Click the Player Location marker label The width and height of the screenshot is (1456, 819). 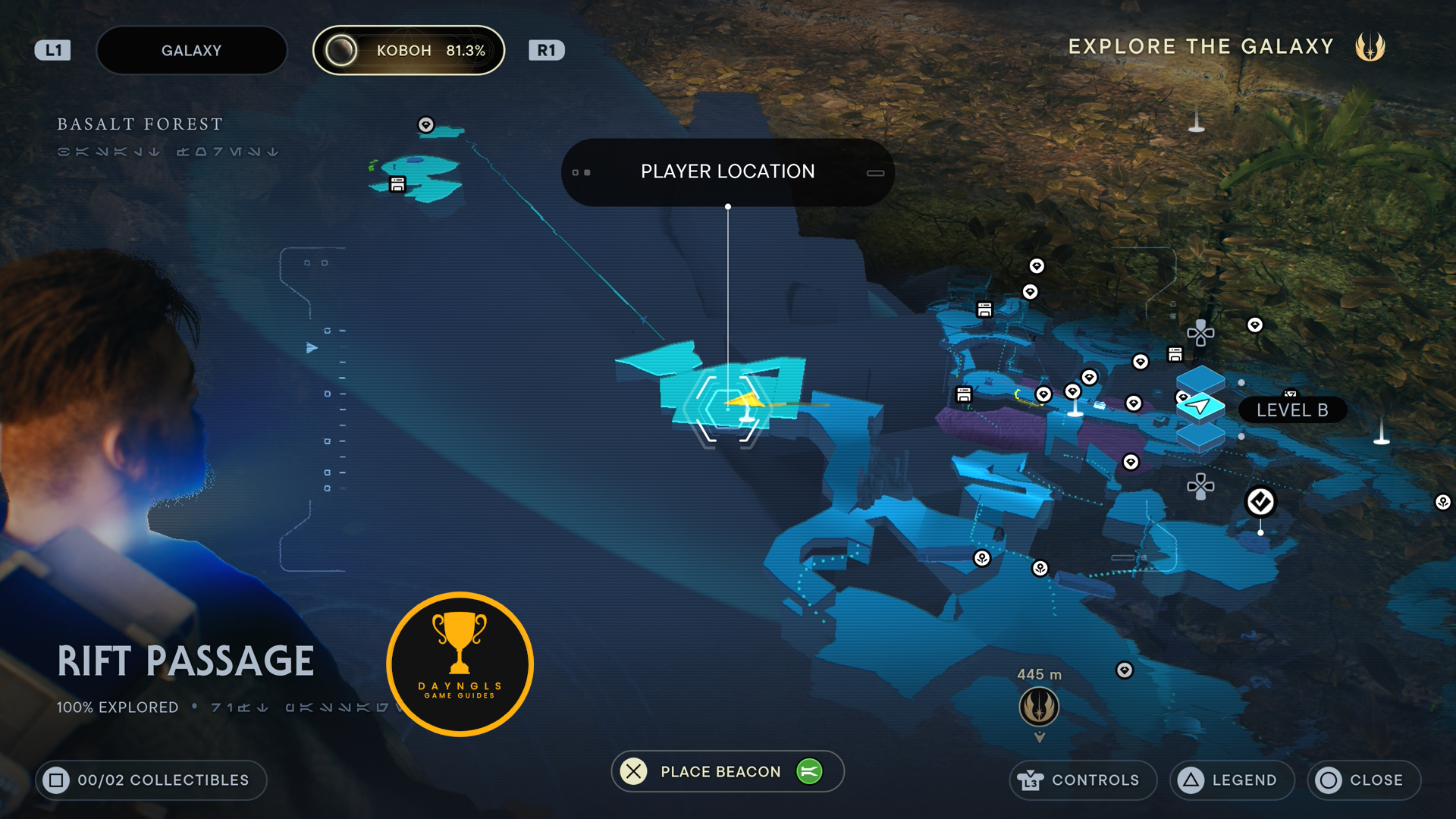(x=727, y=172)
